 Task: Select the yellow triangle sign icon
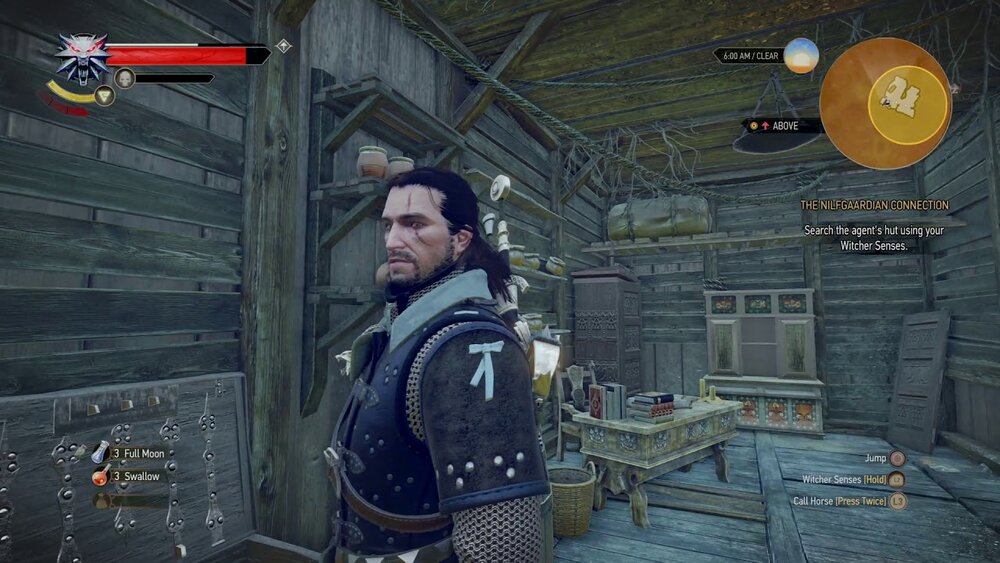point(104,96)
